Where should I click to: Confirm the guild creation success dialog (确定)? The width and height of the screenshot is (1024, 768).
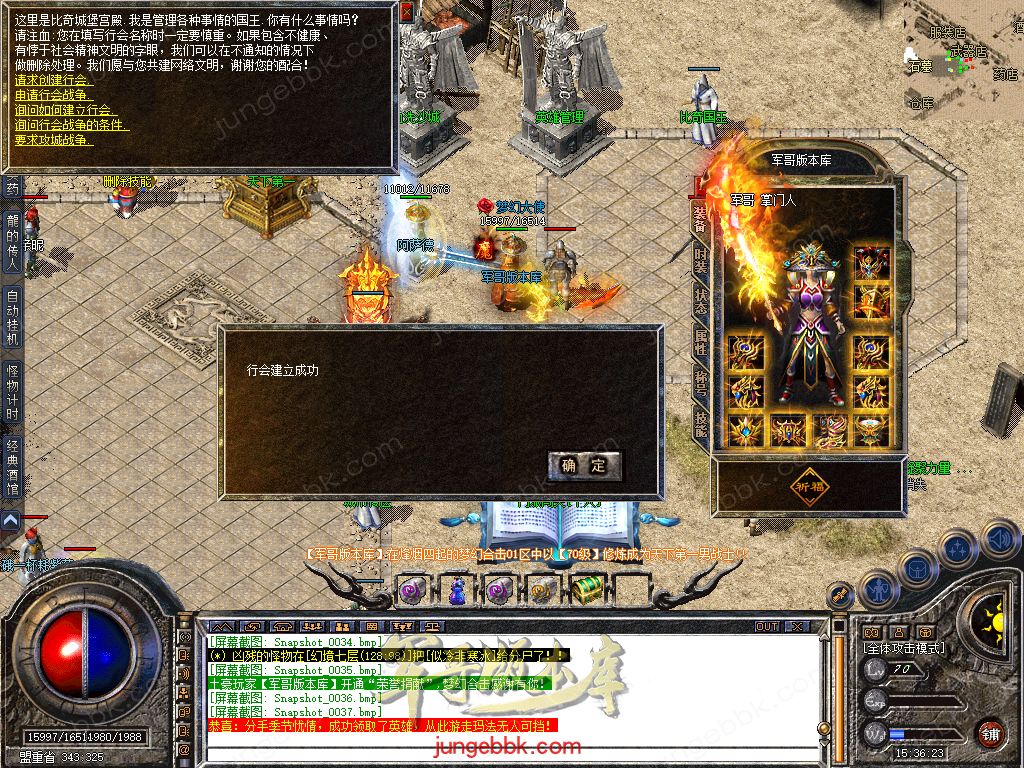coord(584,465)
